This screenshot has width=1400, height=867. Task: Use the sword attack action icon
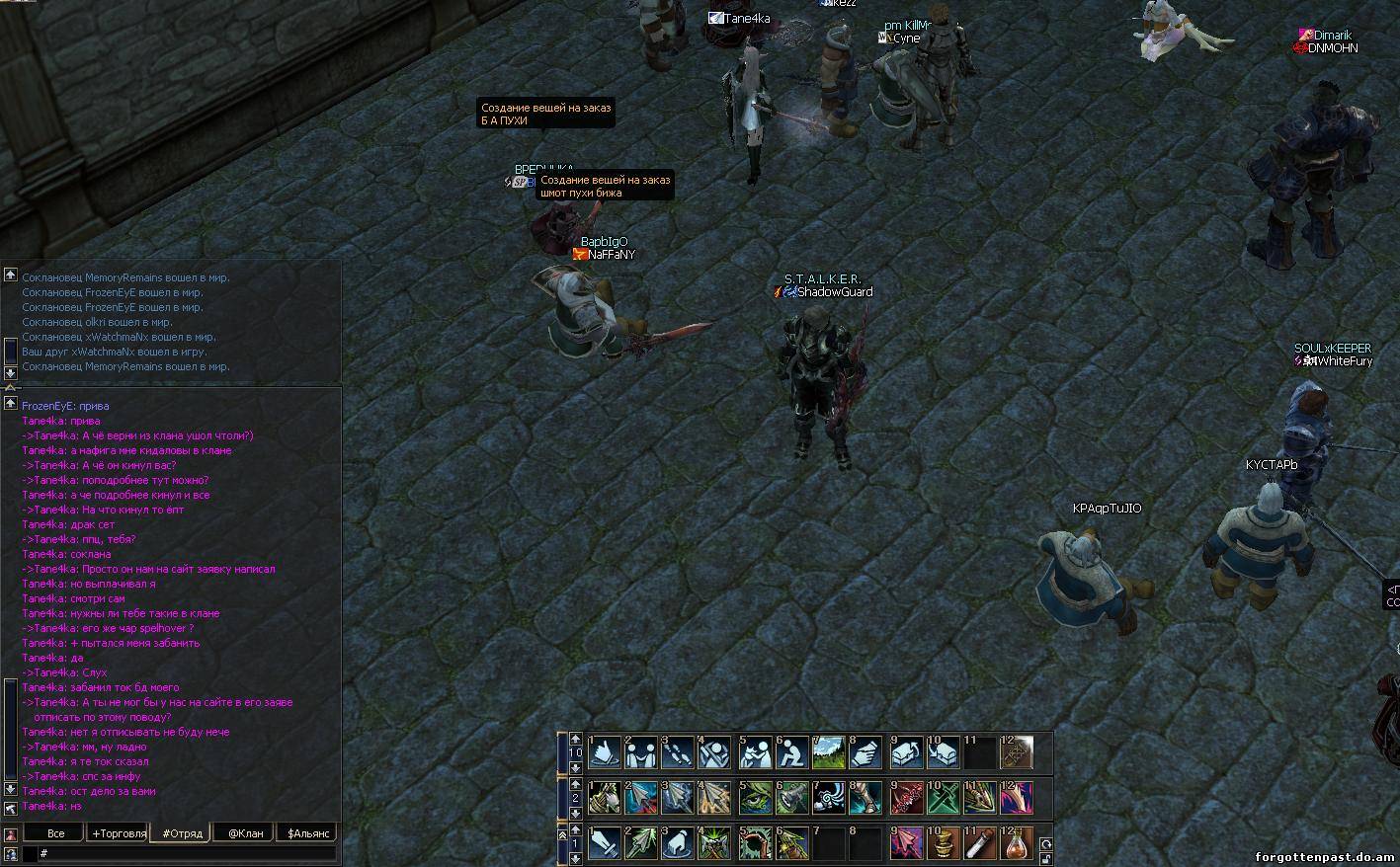(x=605, y=843)
